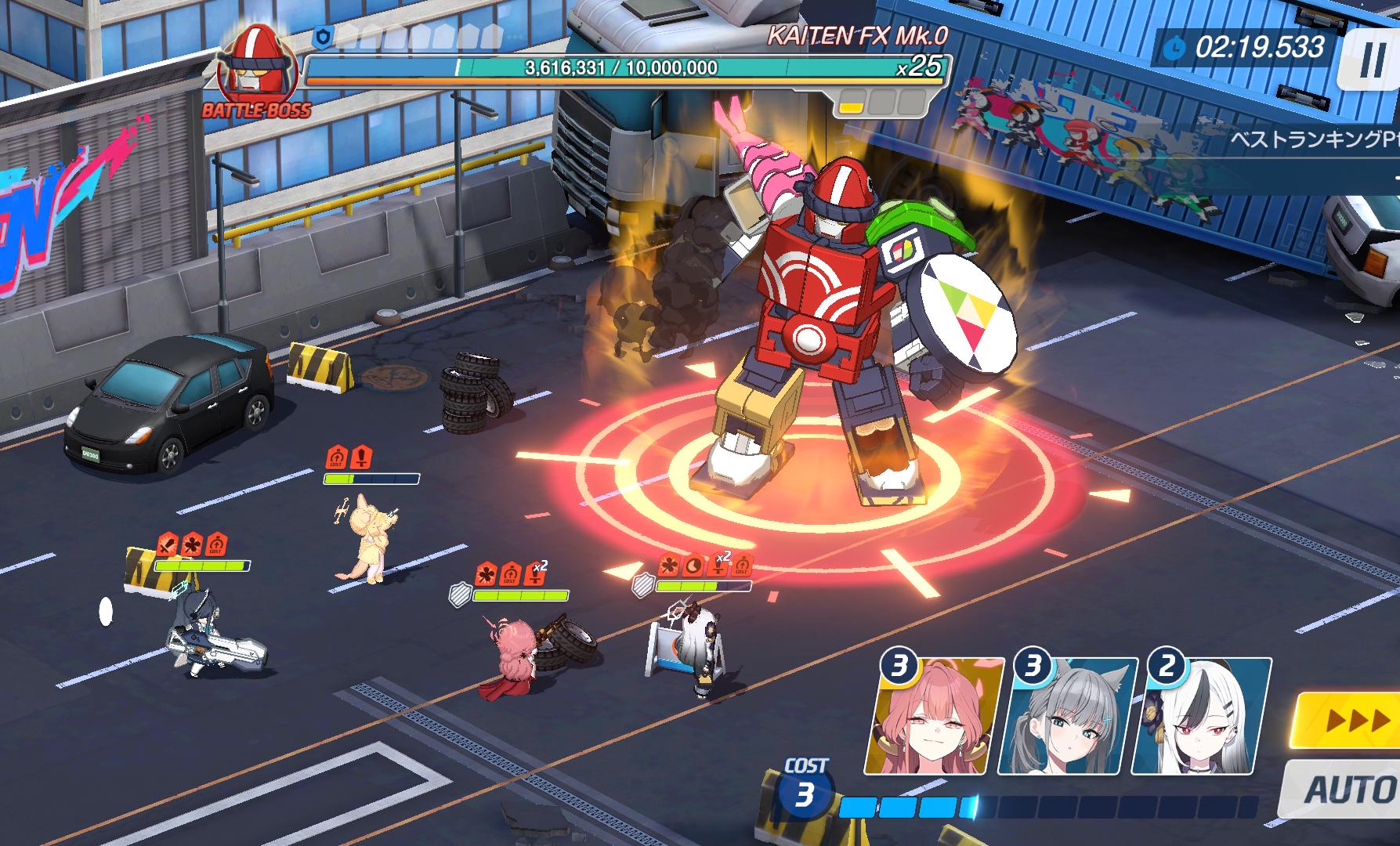Toggle the AUTO battle mode
The image size is (1400, 846).
[x=1347, y=789]
